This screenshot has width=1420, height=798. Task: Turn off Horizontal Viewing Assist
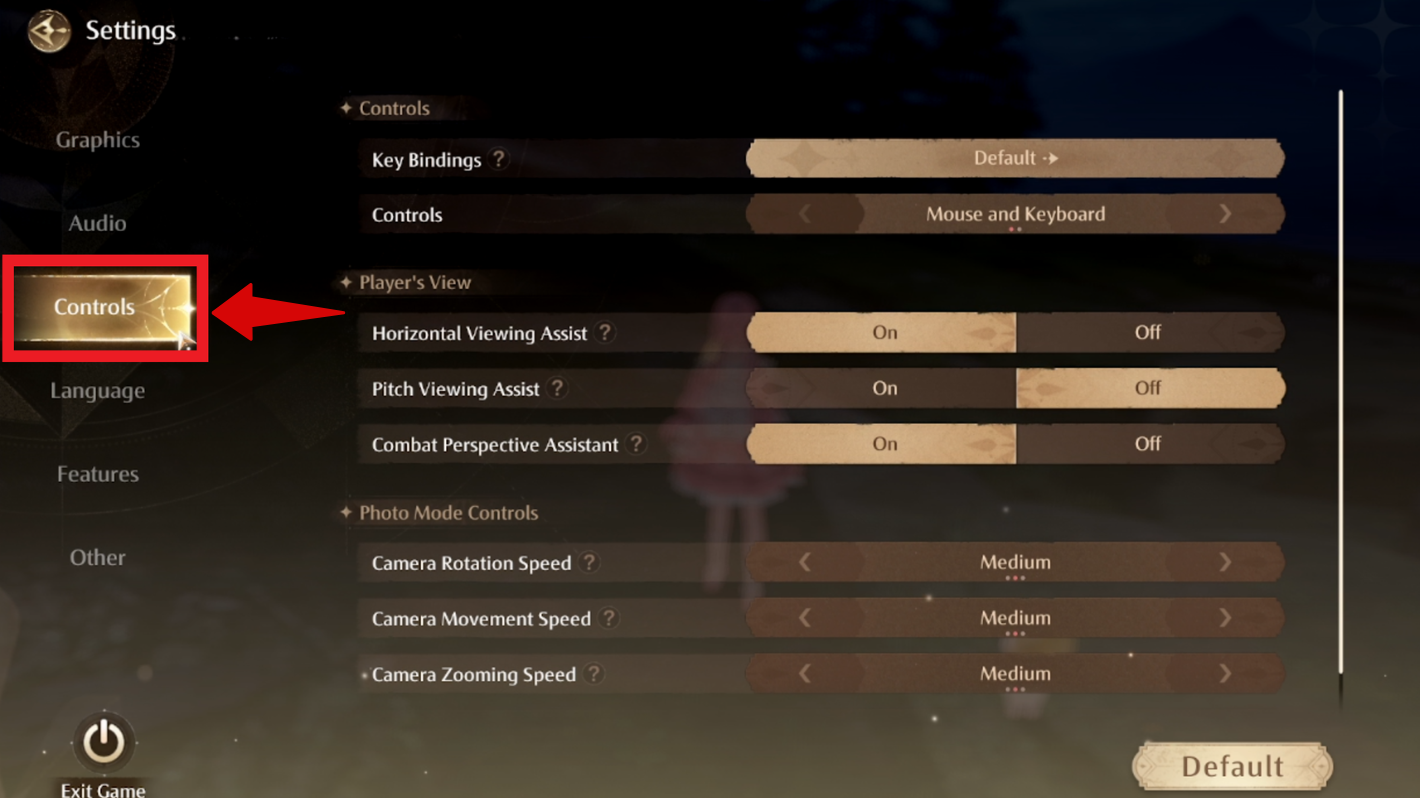pos(1150,334)
